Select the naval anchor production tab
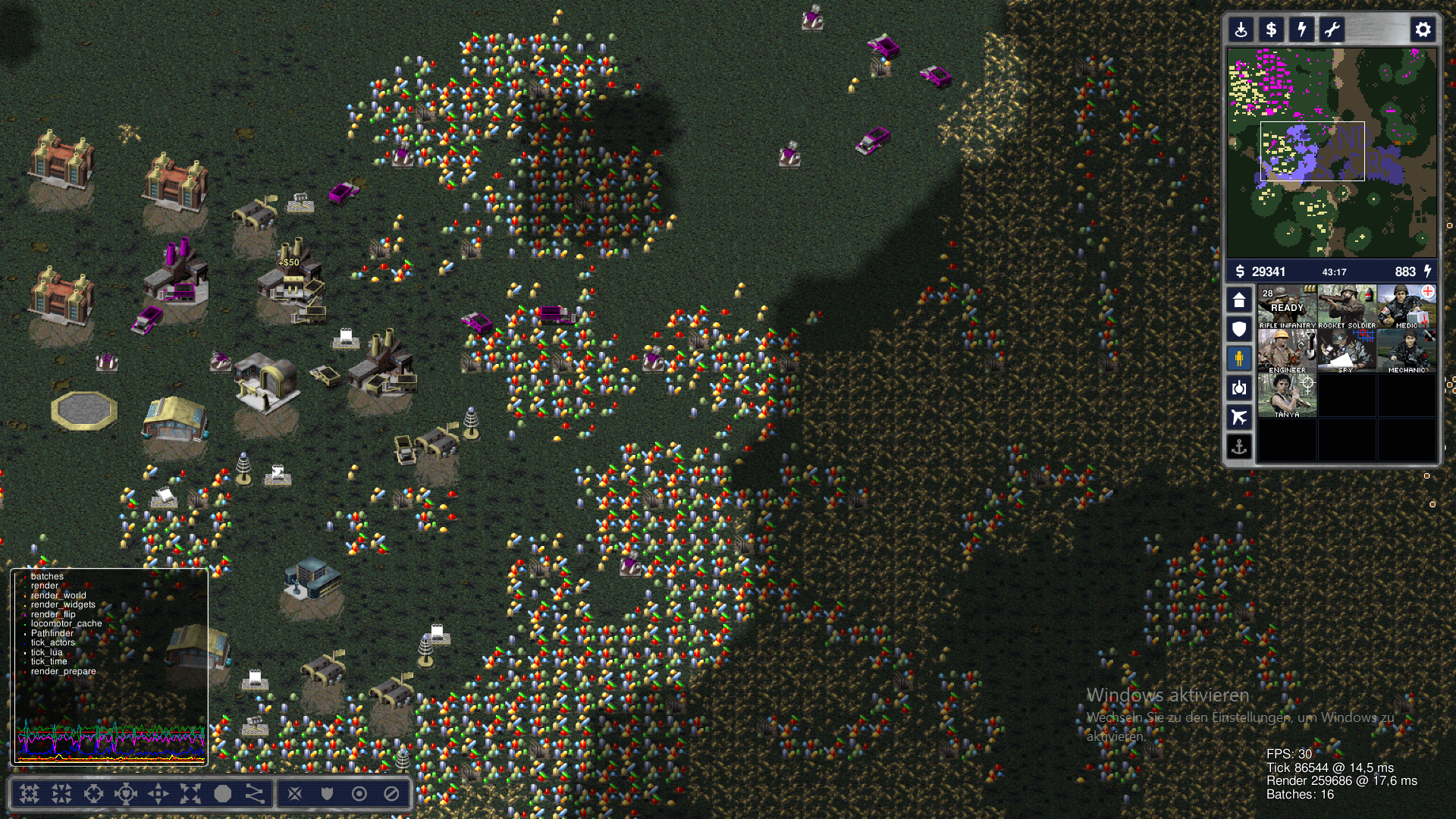1456x819 pixels. tap(1239, 447)
